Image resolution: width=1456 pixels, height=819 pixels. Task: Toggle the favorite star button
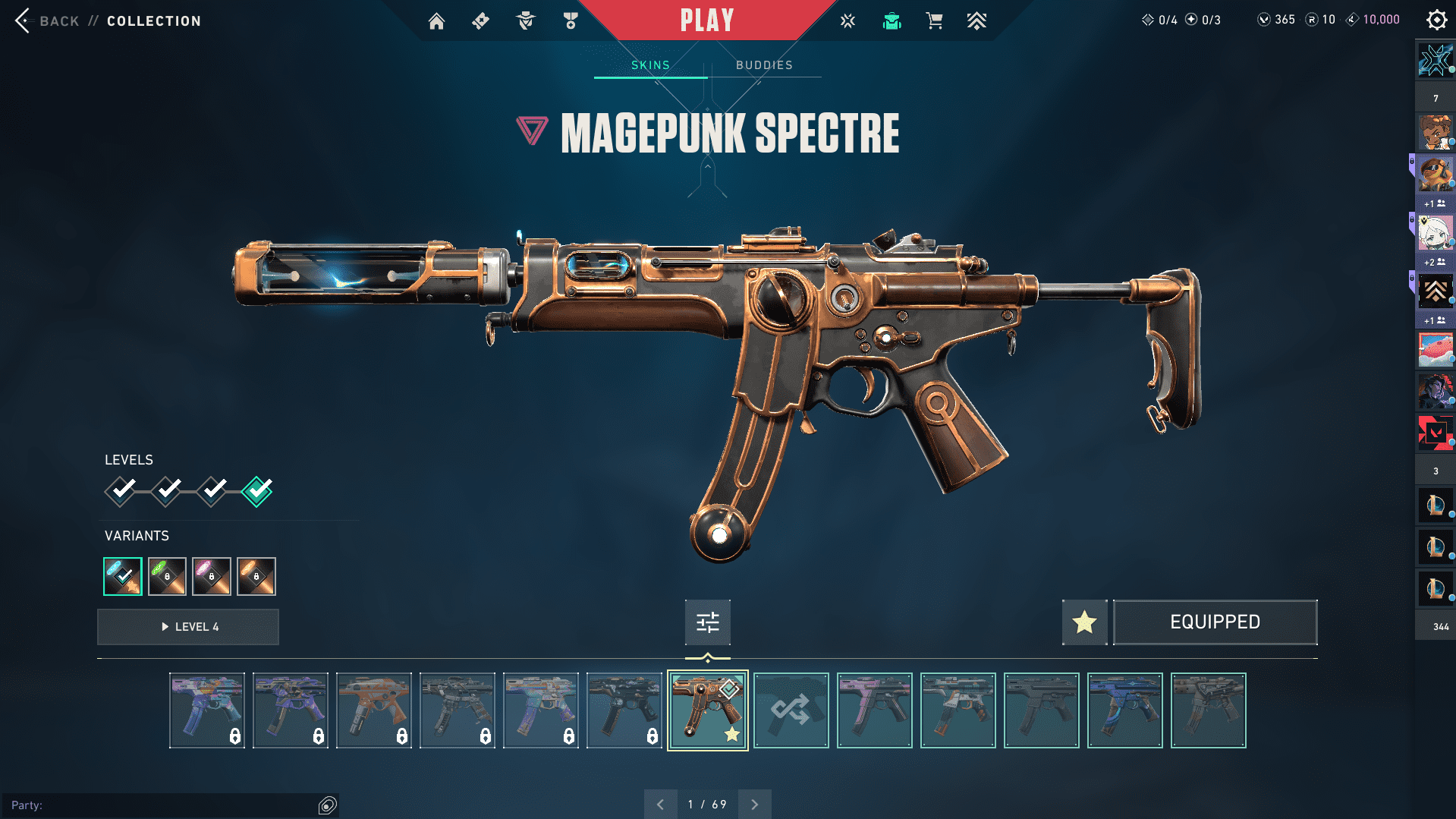pos(1084,622)
